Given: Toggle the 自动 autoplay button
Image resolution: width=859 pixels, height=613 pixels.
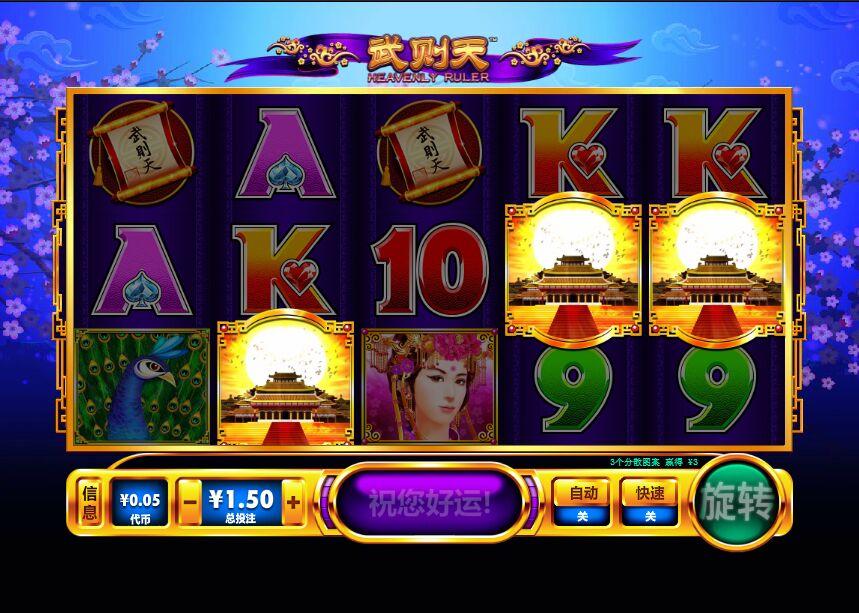Looking at the screenshot, I should 583,502.
